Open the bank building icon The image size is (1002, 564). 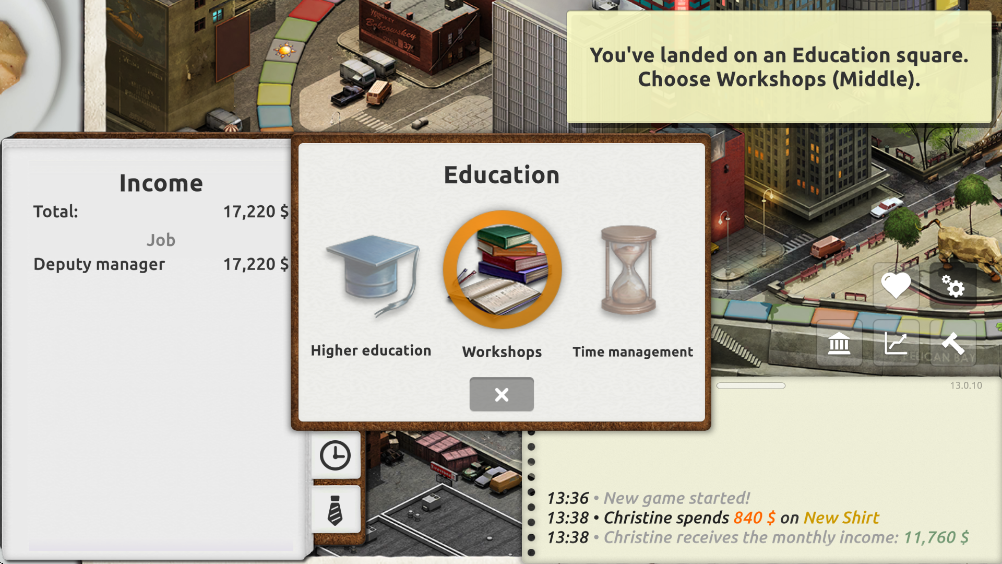[x=840, y=344]
